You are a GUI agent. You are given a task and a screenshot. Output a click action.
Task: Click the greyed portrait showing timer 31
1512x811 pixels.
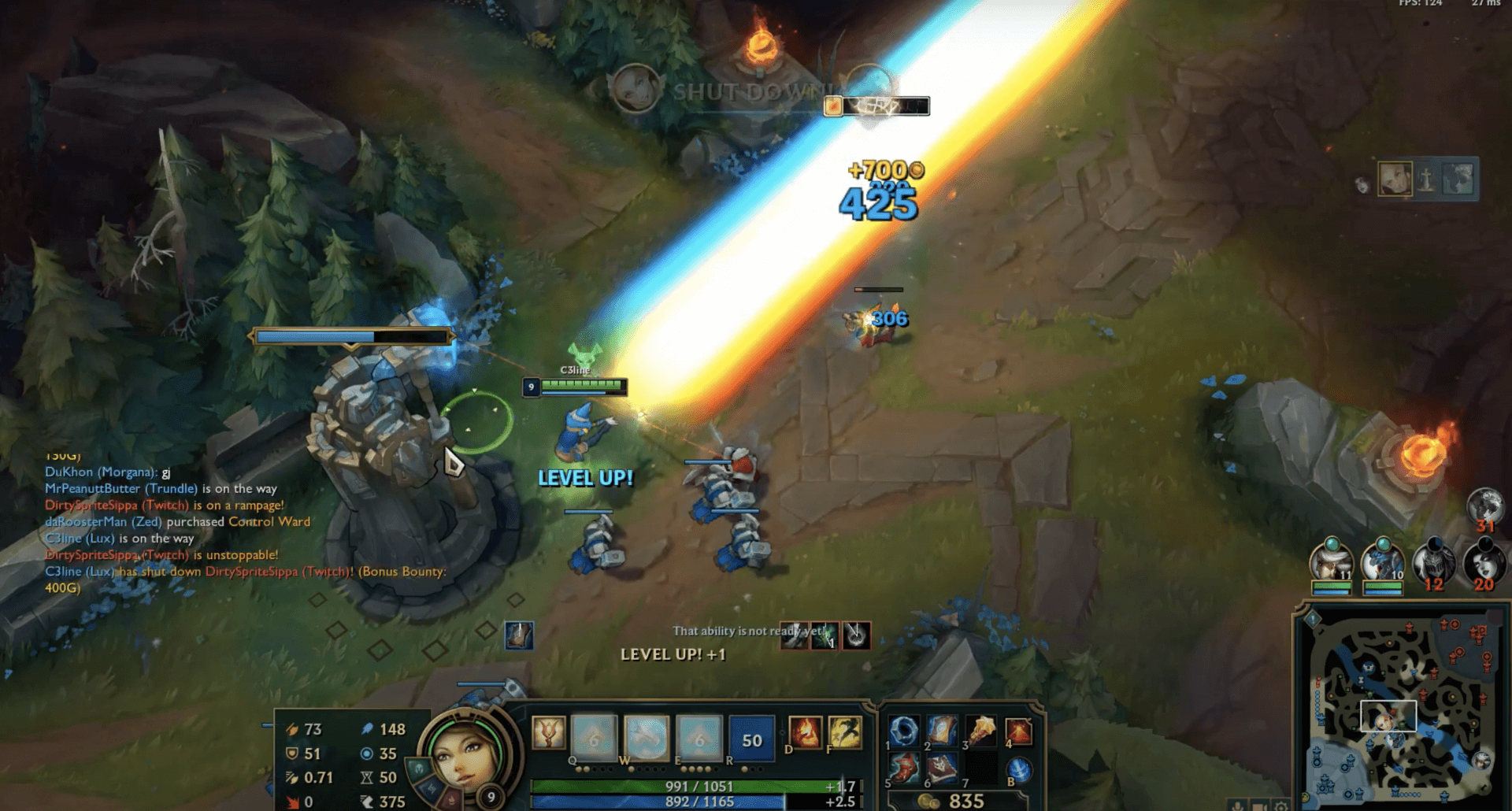(x=1487, y=504)
